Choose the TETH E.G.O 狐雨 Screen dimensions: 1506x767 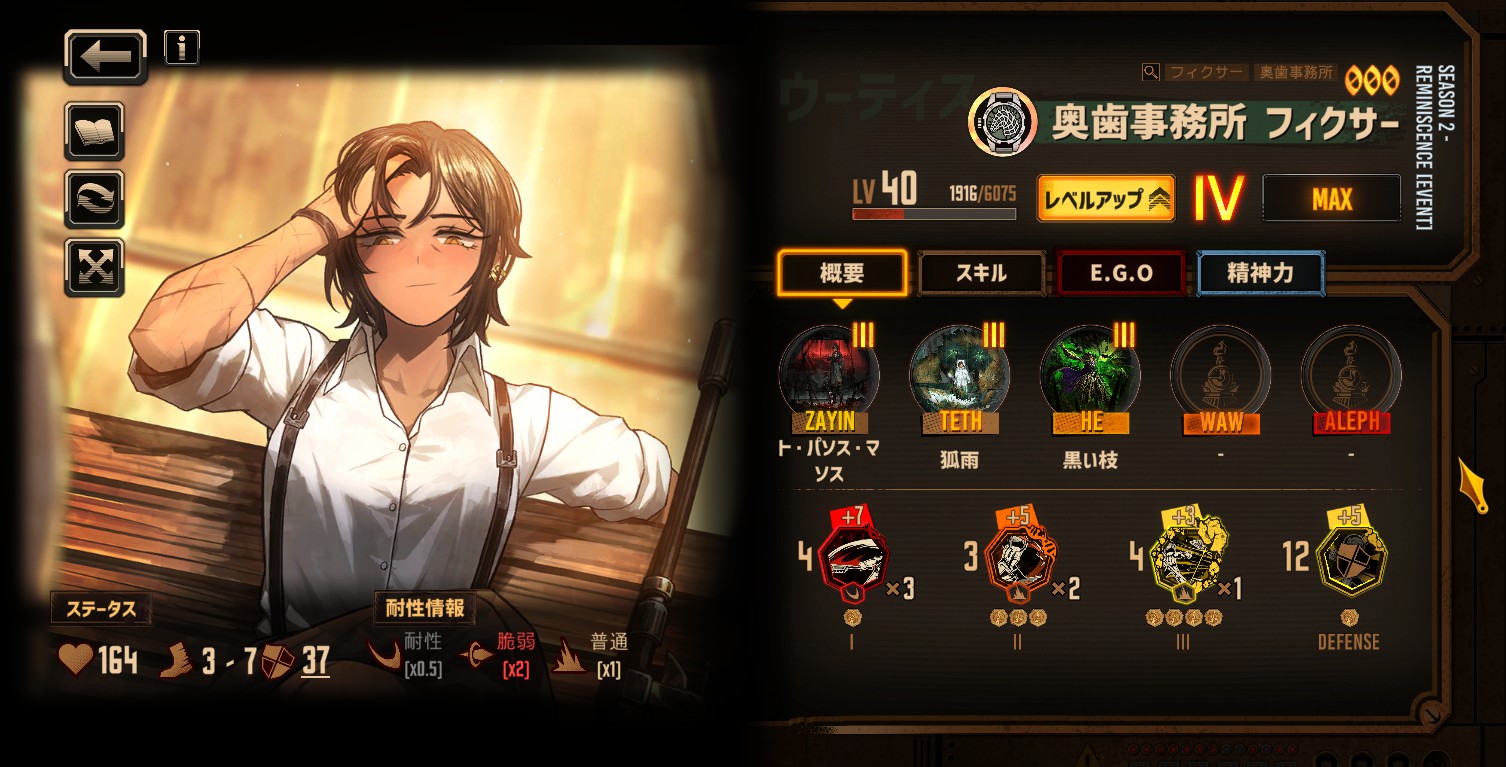point(959,376)
